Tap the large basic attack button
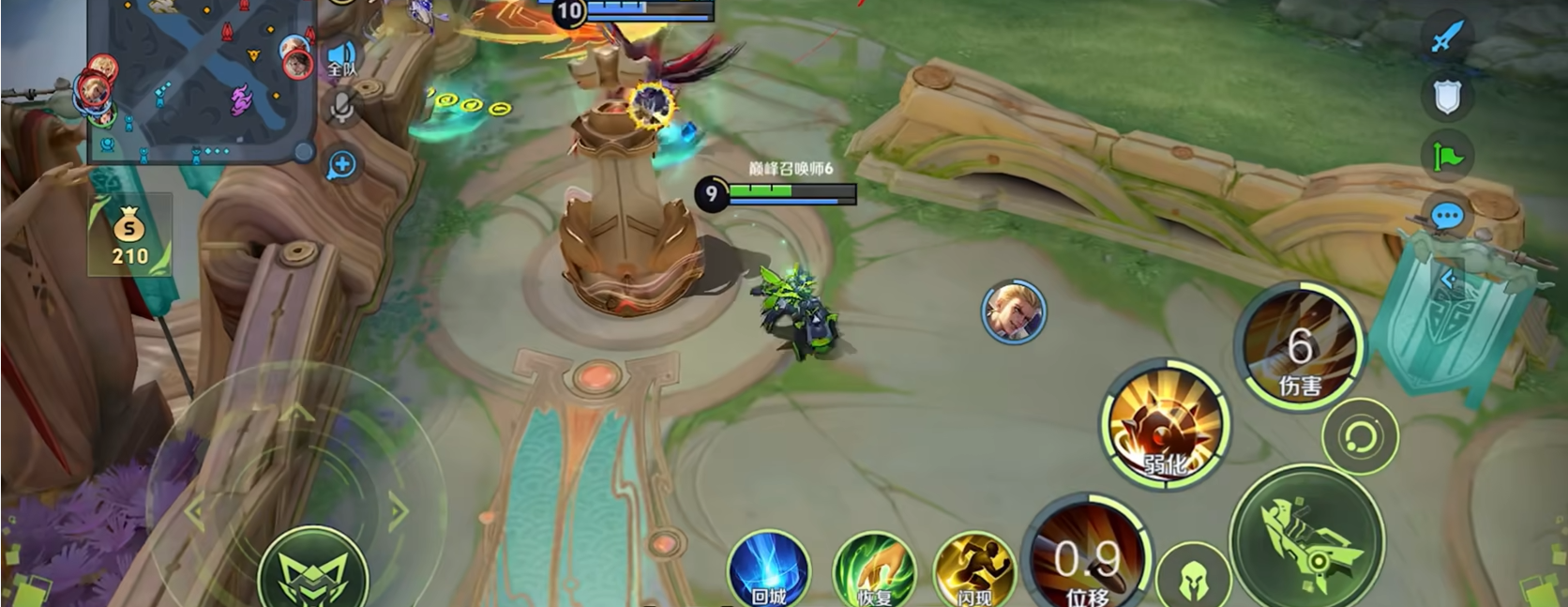Image resolution: width=1568 pixels, height=607 pixels. click(x=1306, y=541)
